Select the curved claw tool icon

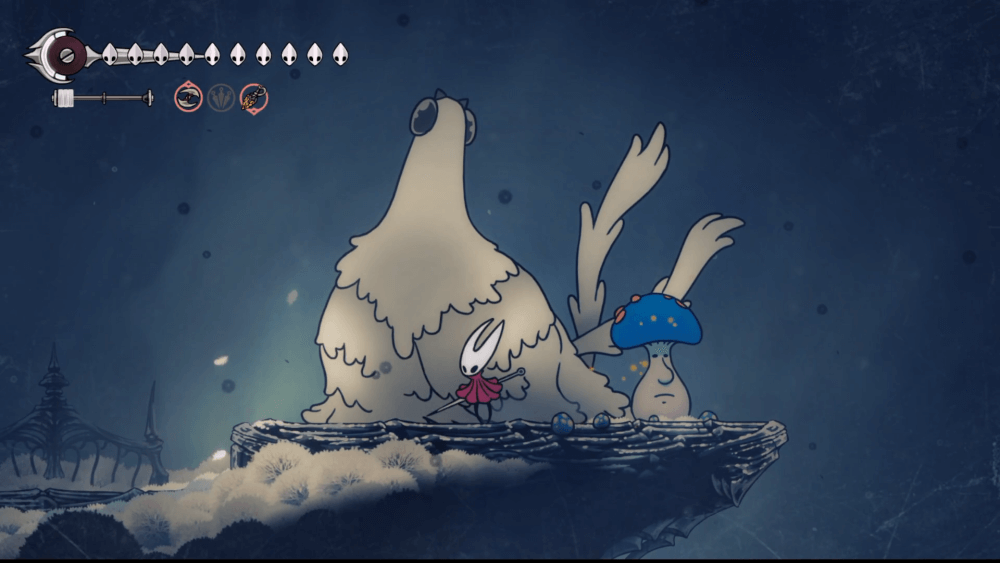pos(188,97)
